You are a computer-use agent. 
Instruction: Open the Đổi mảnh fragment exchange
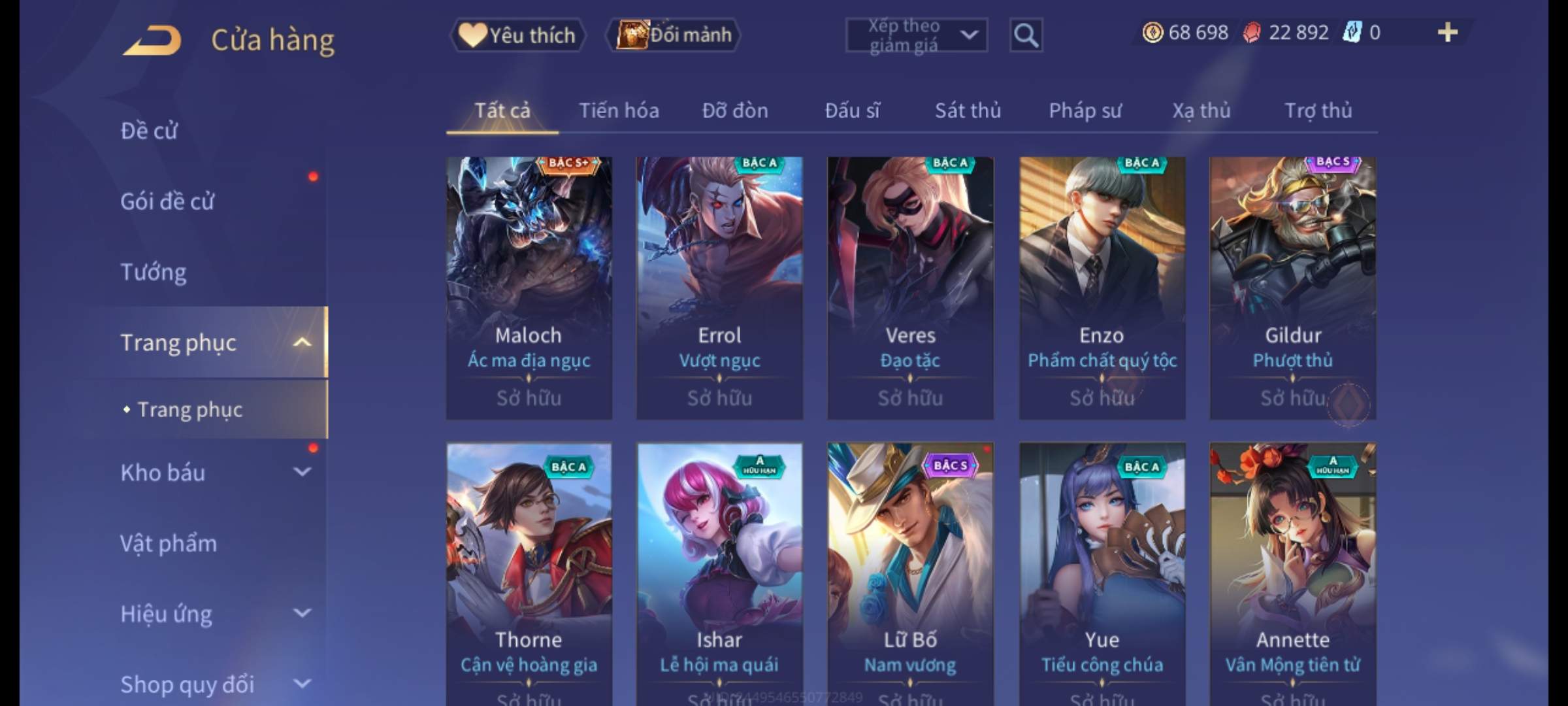click(x=674, y=35)
